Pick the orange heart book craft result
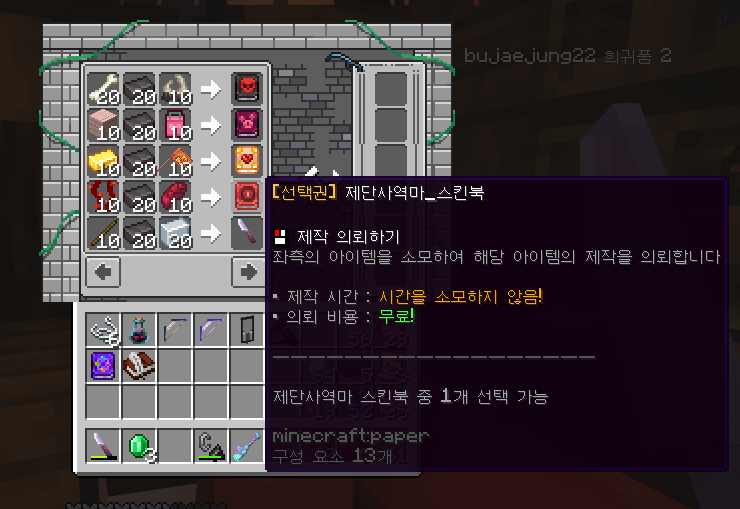This screenshot has width=740, height=509. (x=247, y=160)
